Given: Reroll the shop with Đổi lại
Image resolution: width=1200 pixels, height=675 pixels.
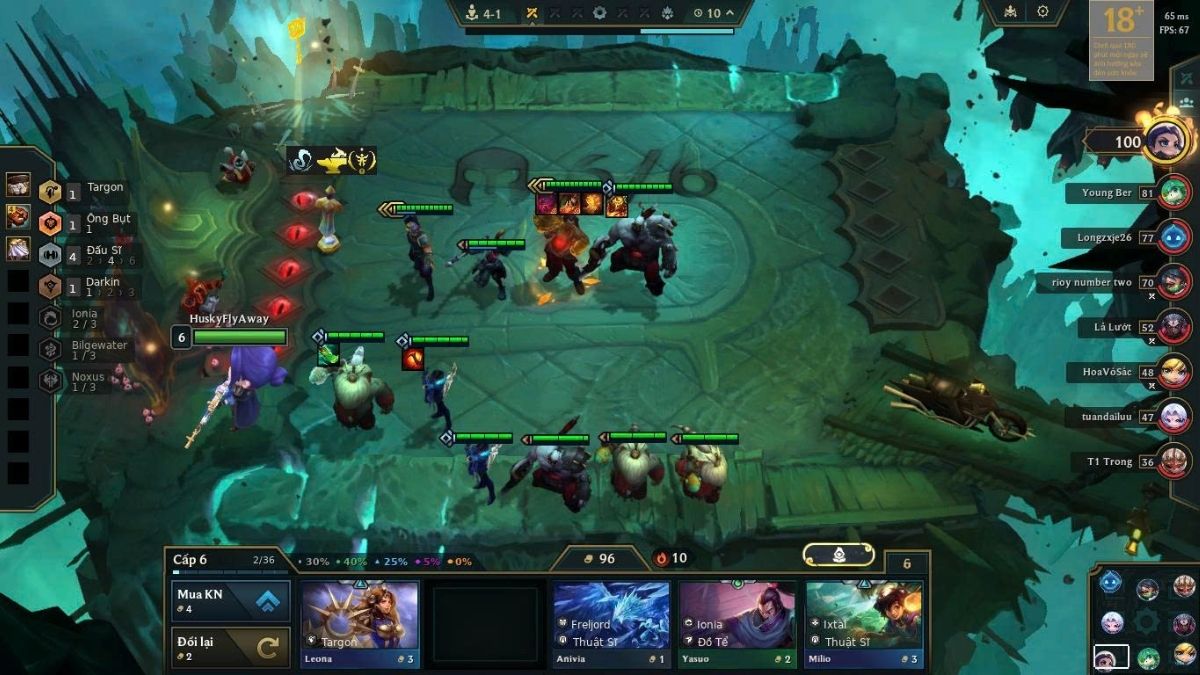Looking at the screenshot, I should click(231, 647).
